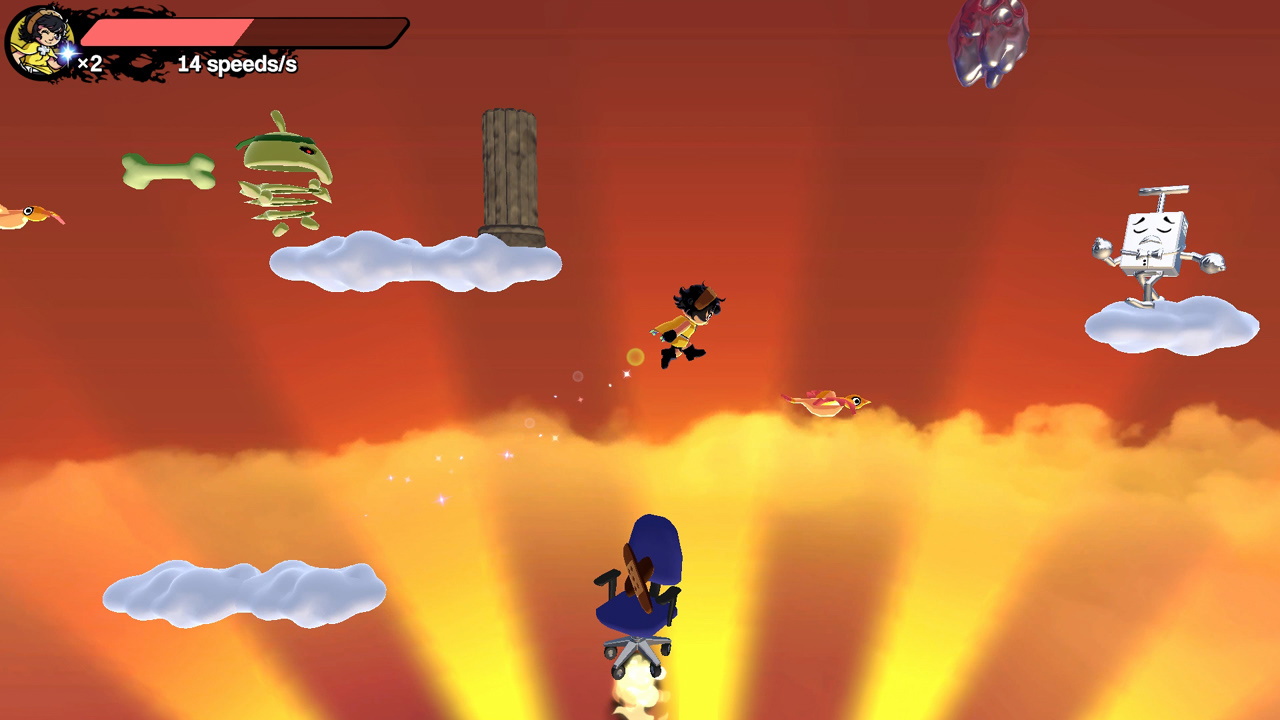Screen dimensions: 1280x720
Task: Click the bird at the left screen edge
Action: (x=25, y=215)
